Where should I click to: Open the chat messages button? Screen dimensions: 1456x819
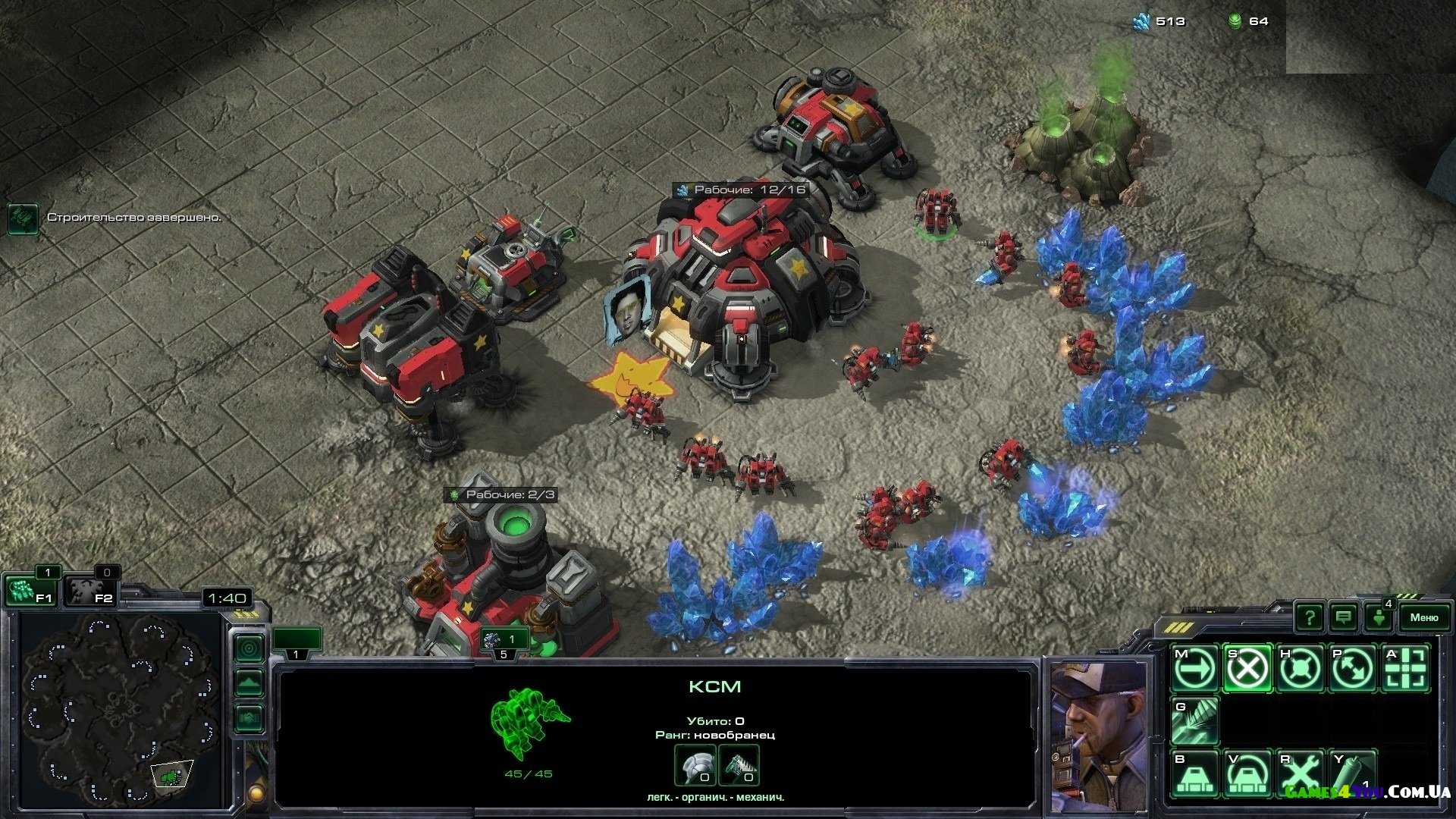pos(1344,617)
